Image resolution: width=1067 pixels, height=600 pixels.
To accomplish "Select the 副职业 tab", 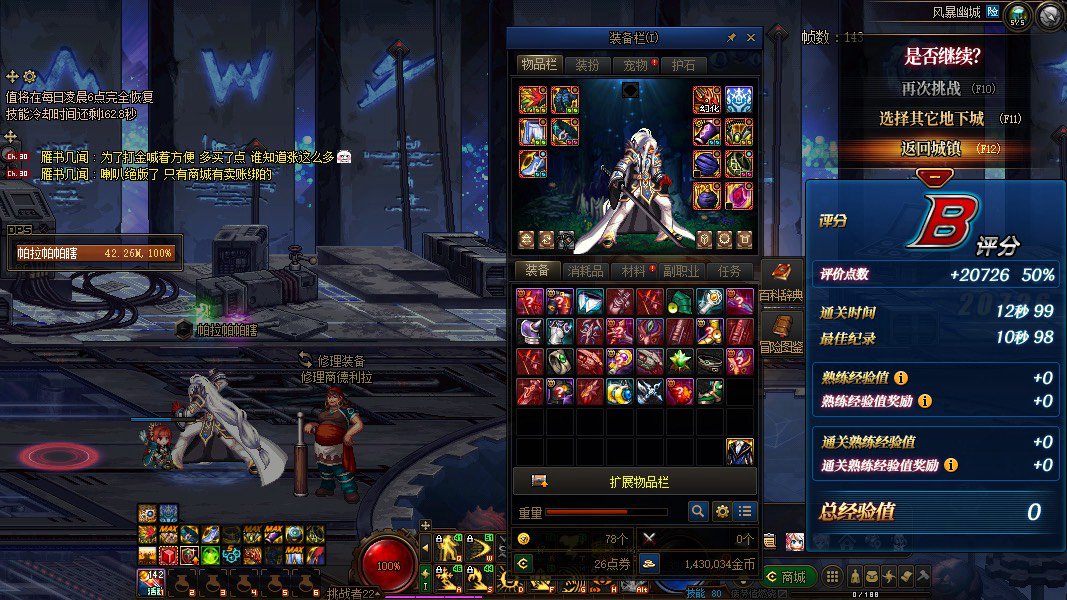I will click(682, 271).
